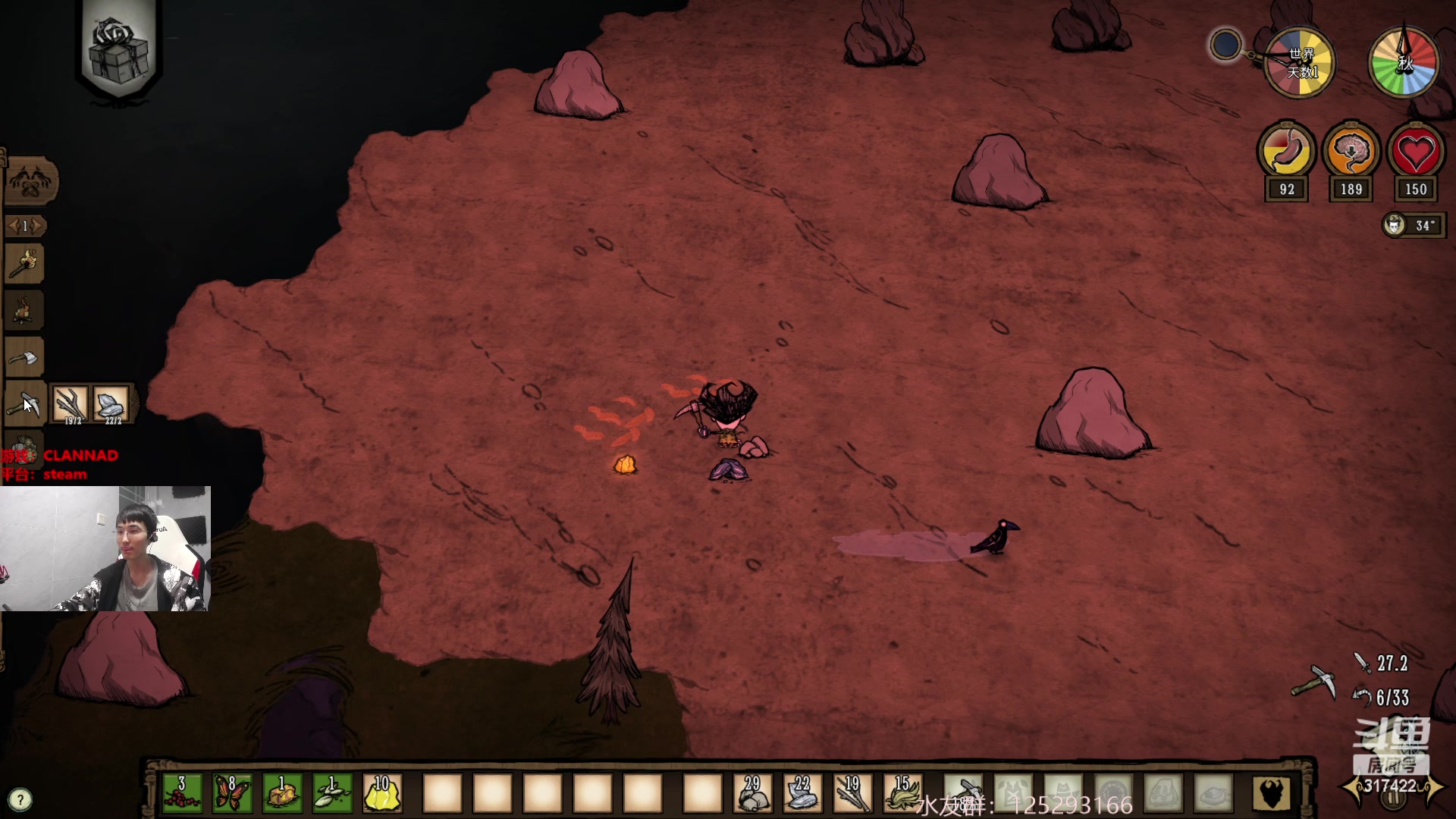
Task: Open the crafting tab with crossed tools
Action: click(x=30, y=182)
